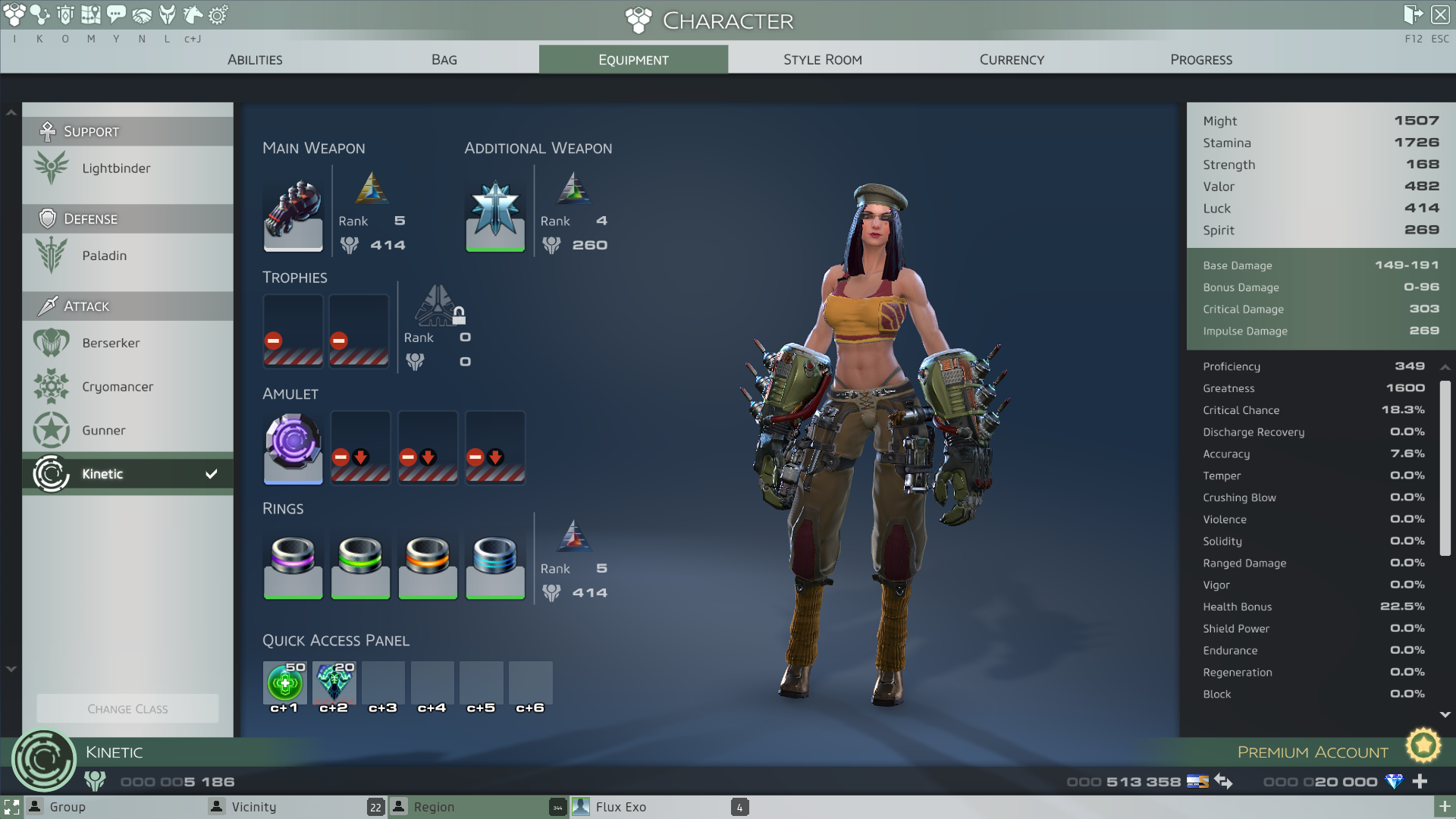Screen dimensions: 1456x819
Task: Go to the Style Room tab
Action: pos(822,59)
